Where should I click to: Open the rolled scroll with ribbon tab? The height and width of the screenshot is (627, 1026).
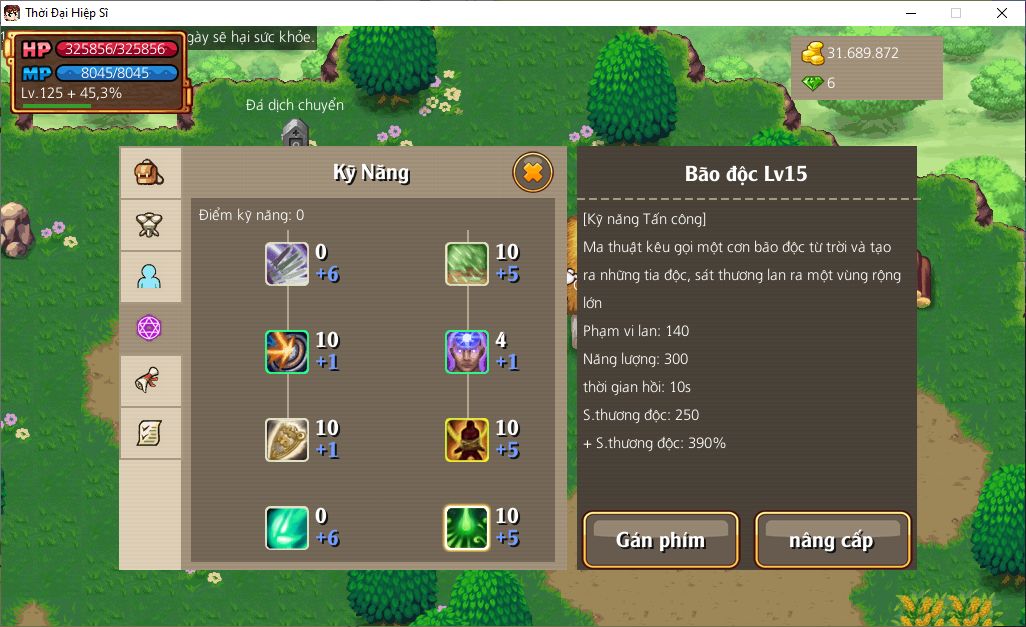click(150, 381)
